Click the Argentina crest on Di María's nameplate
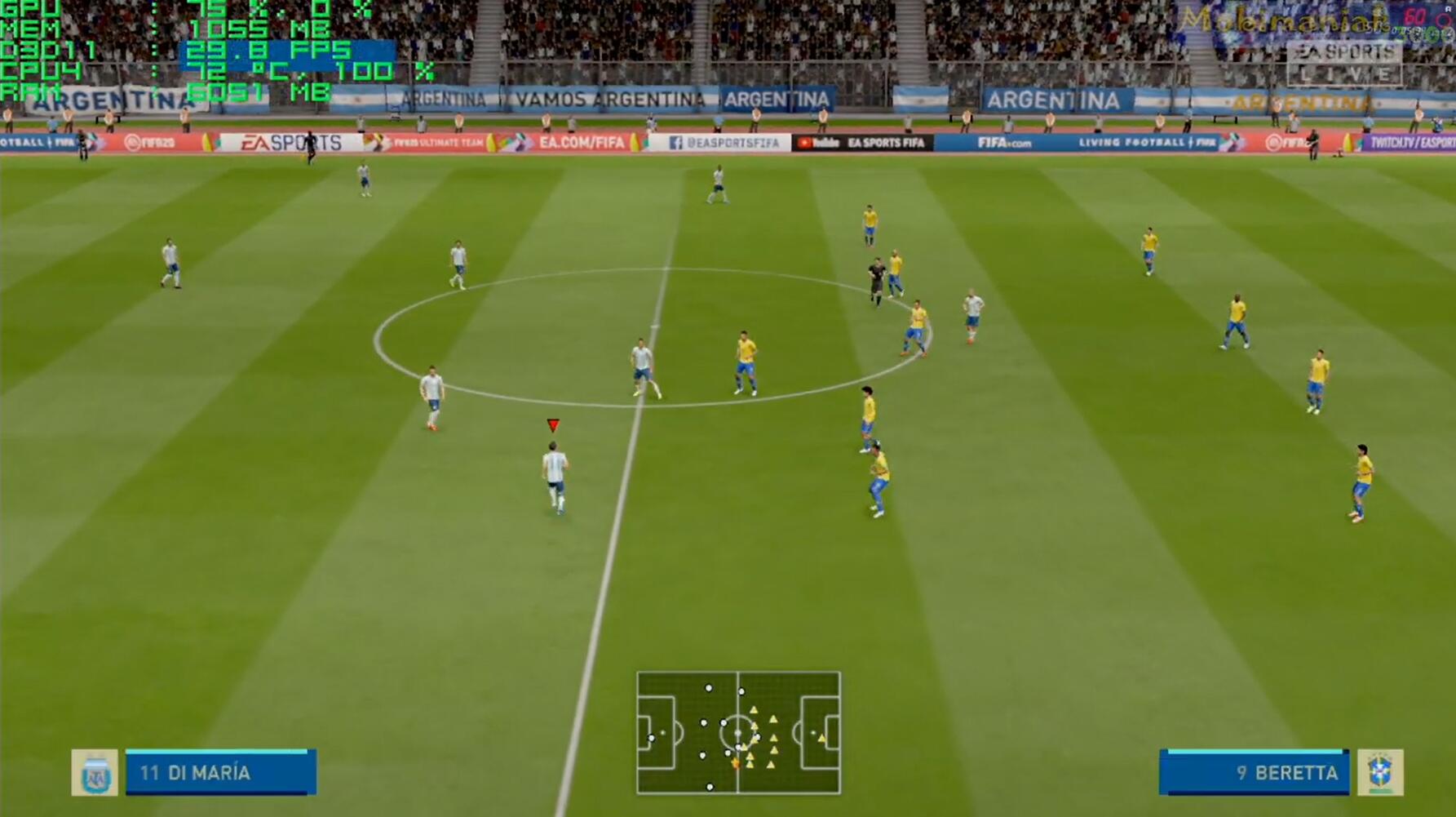Image resolution: width=1456 pixels, height=817 pixels. point(97,773)
